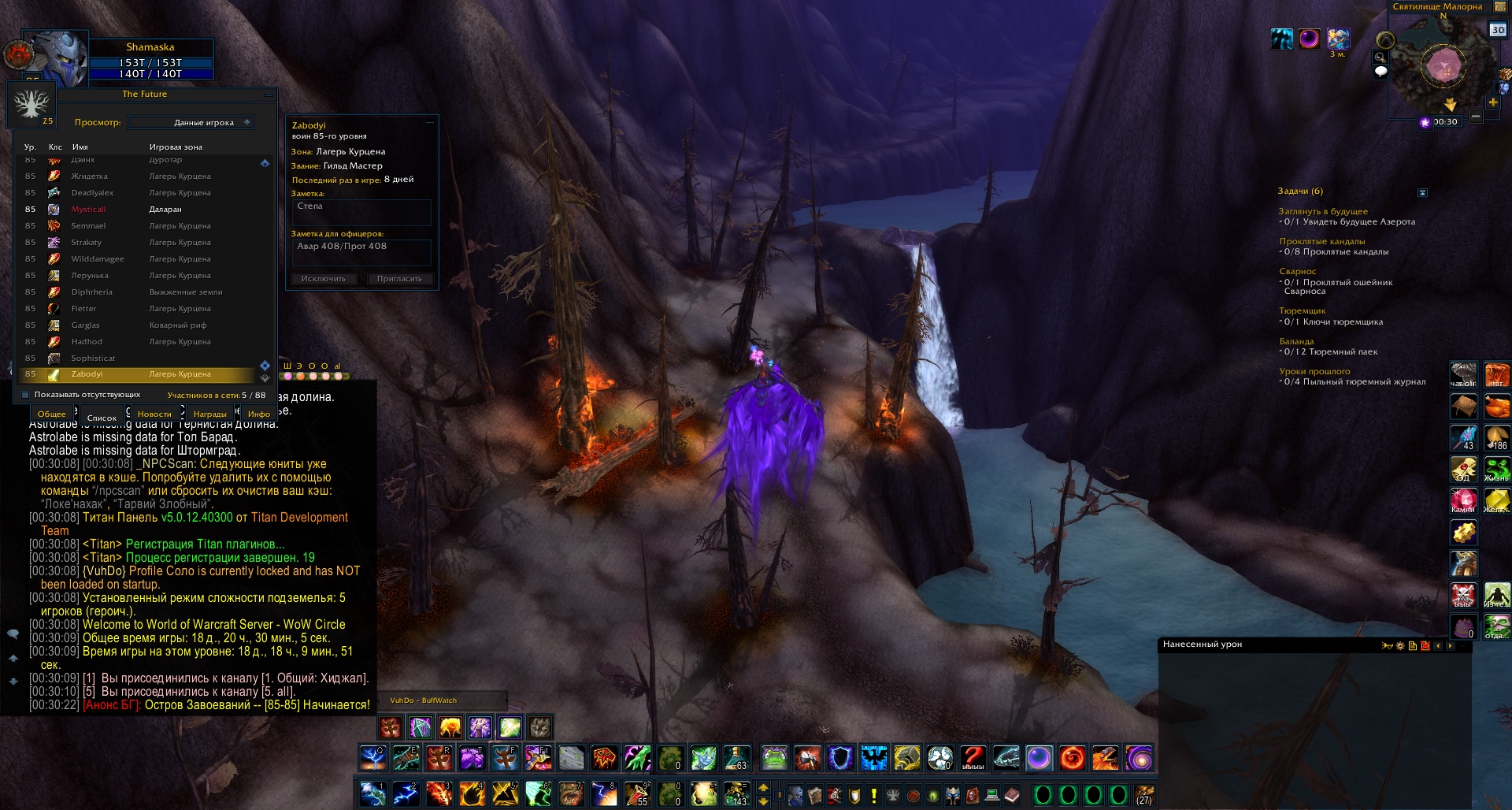1512x810 pixels.
Task: Invite Zabodyi using the Пригласить button
Action: tap(399, 279)
